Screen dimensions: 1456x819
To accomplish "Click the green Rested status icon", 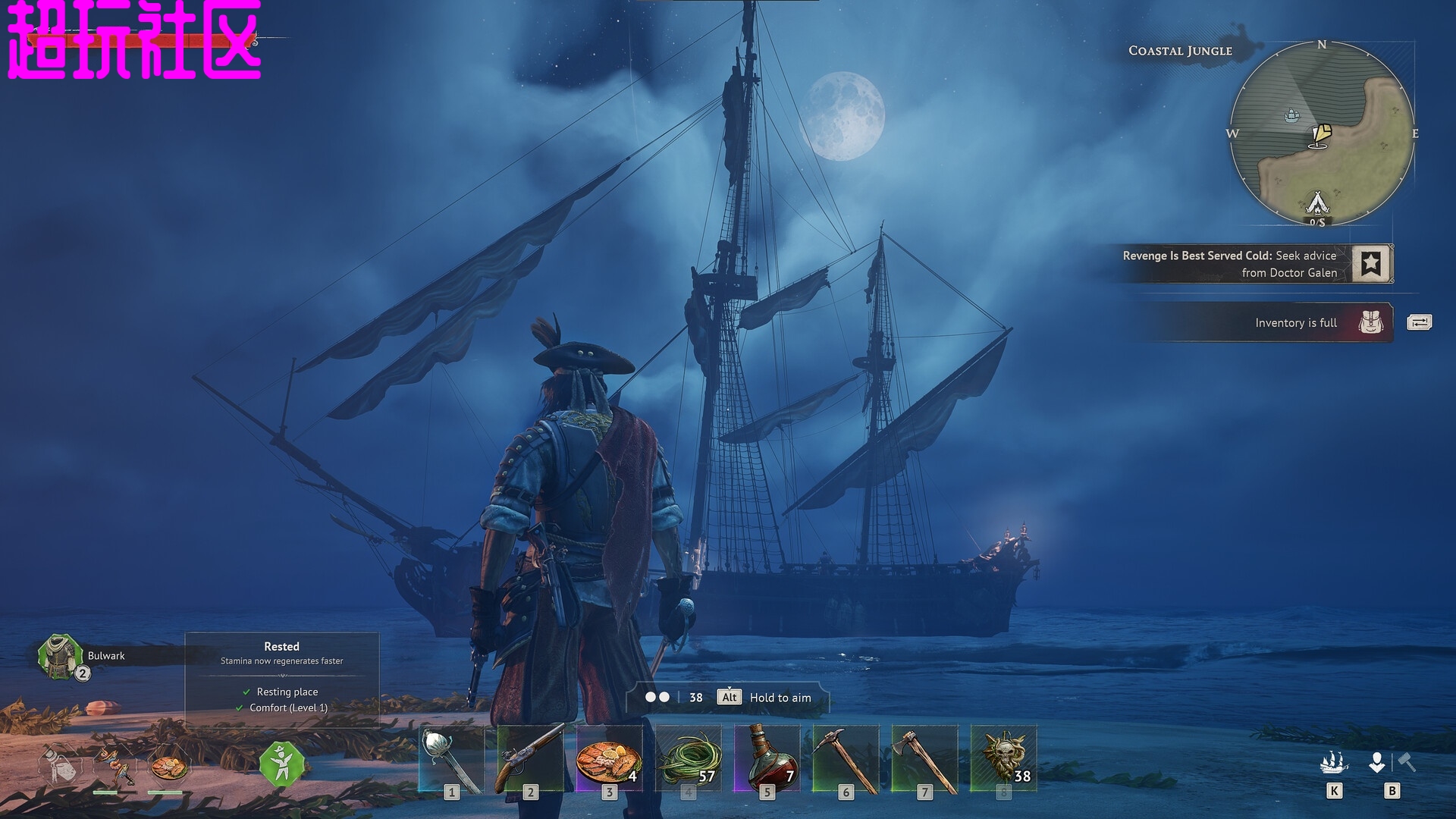I will pos(282,764).
